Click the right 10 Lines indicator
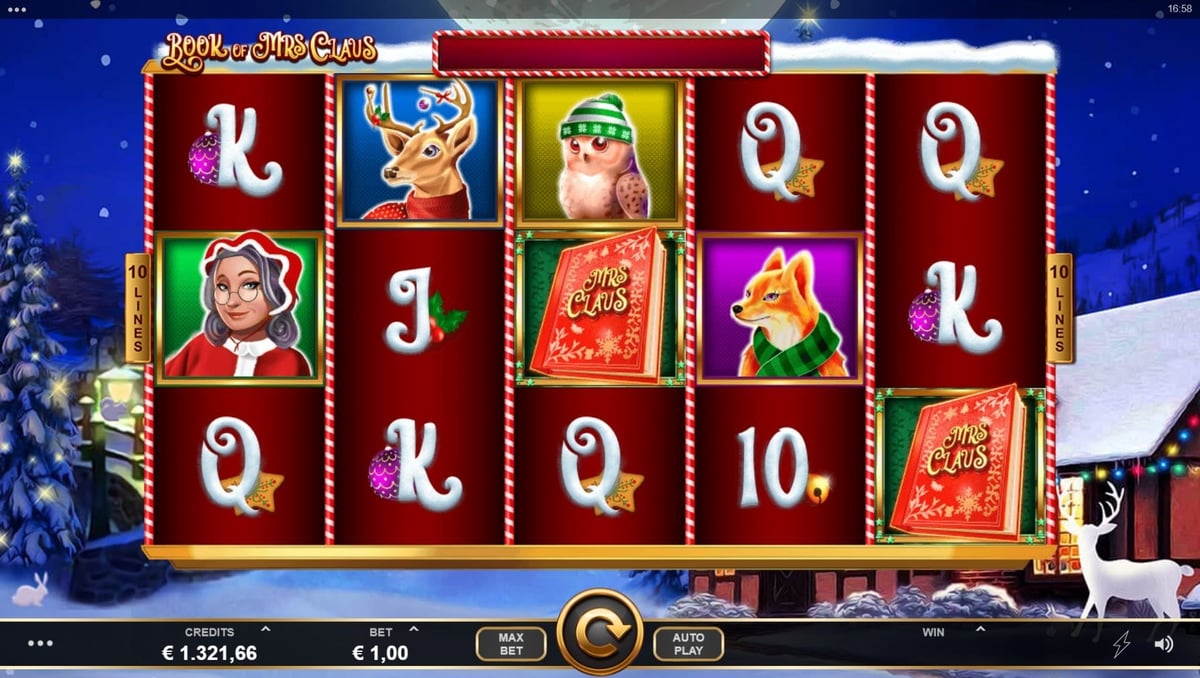Screen dimensions: 1200x678 pyautogui.click(x=1059, y=308)
